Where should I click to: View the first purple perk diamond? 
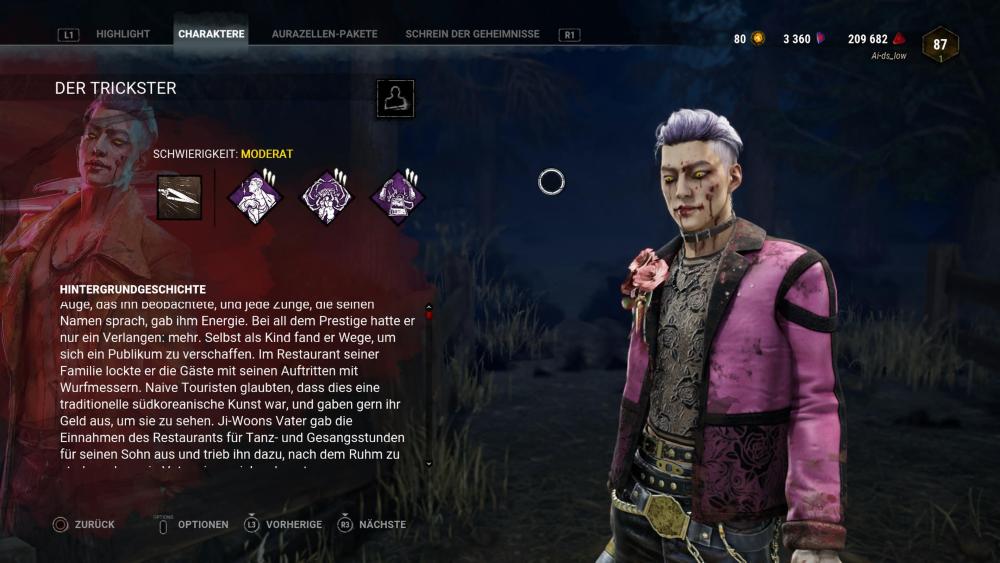[254, 197]
